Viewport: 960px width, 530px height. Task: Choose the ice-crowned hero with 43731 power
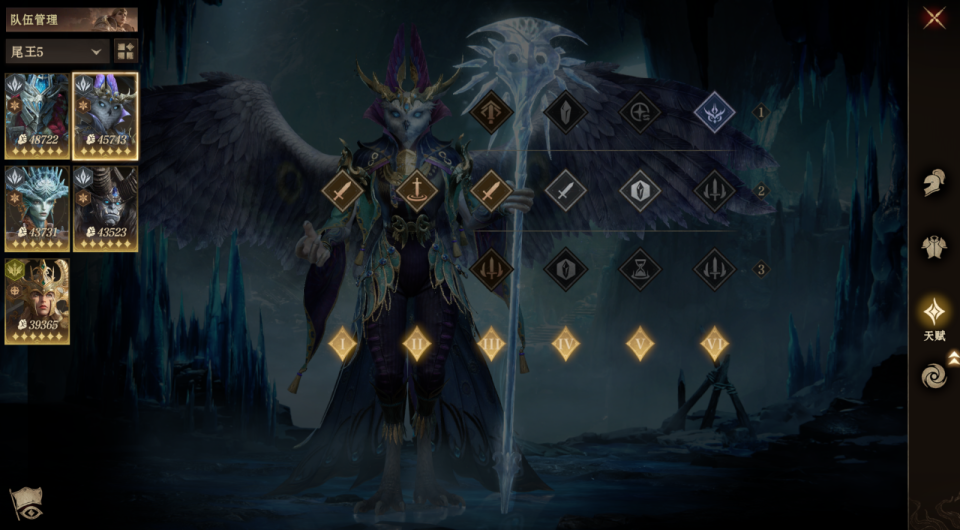click(x=37, y=208)
